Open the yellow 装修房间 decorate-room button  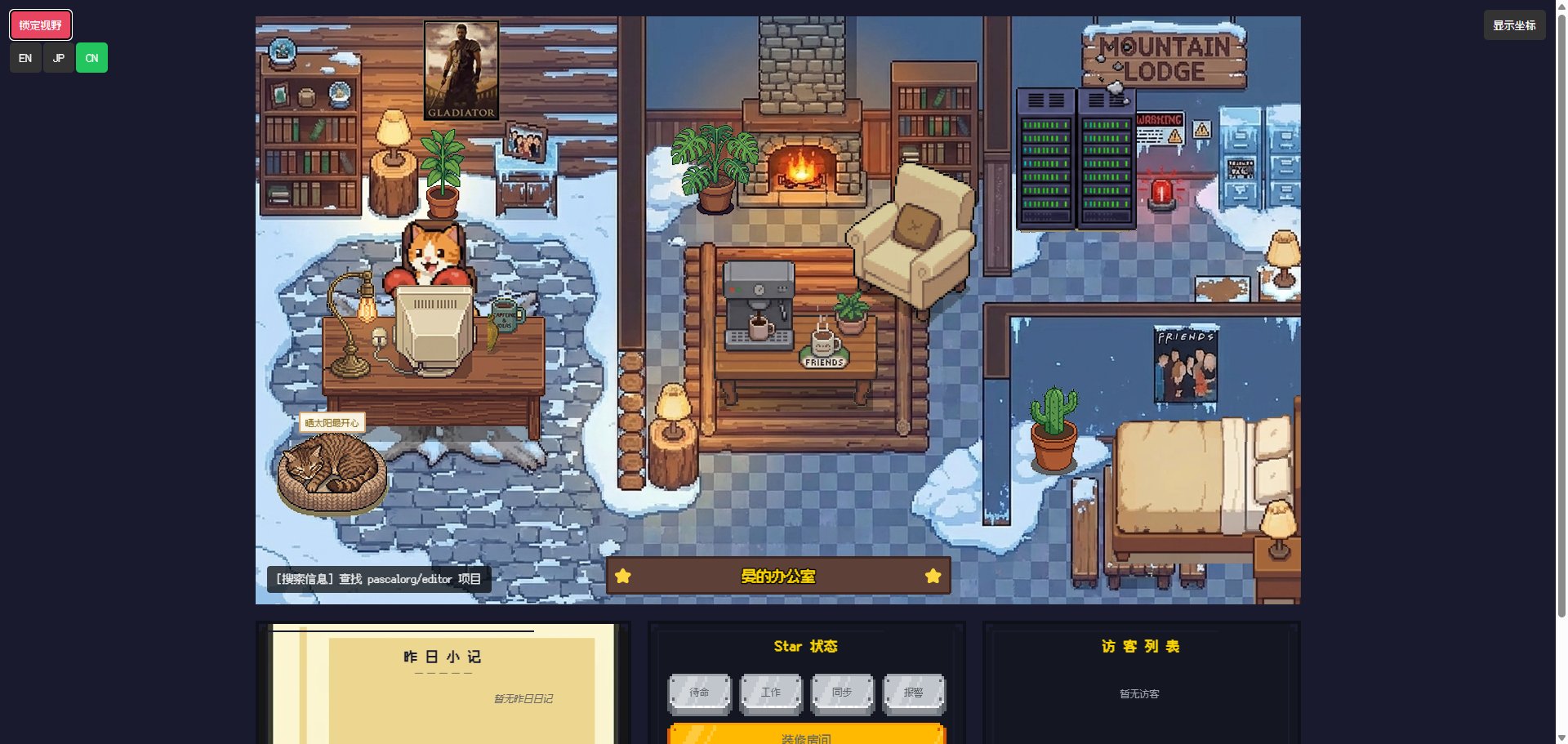tap(806, 735)
